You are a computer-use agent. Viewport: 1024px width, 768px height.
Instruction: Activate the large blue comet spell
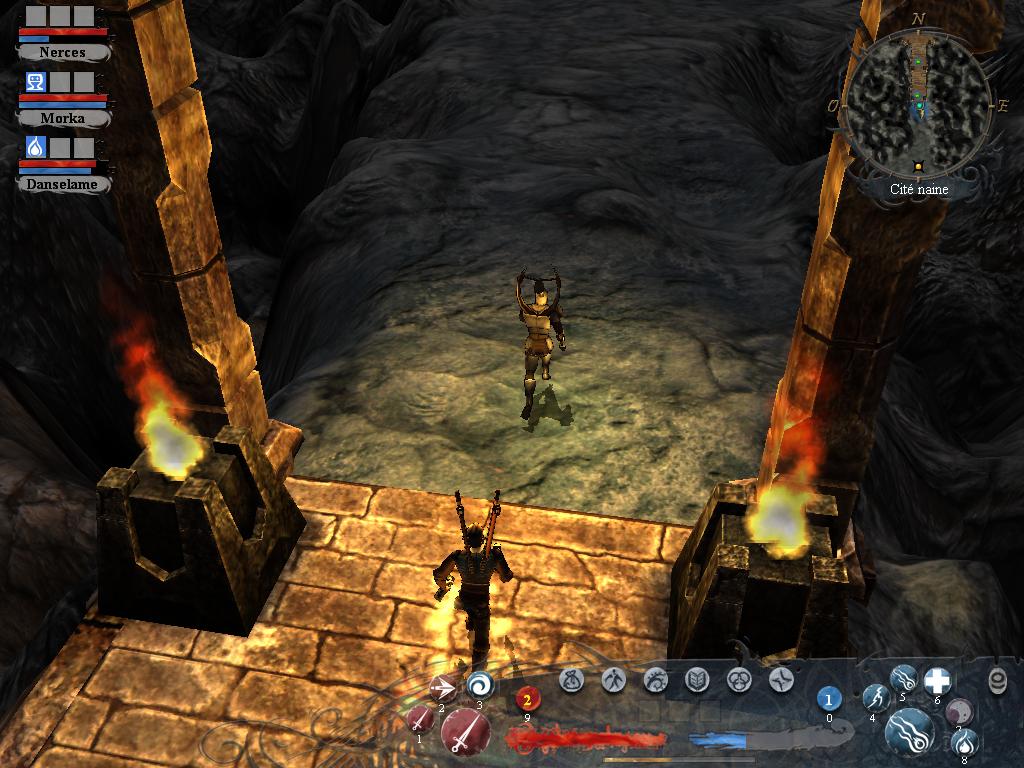point(910,733)
